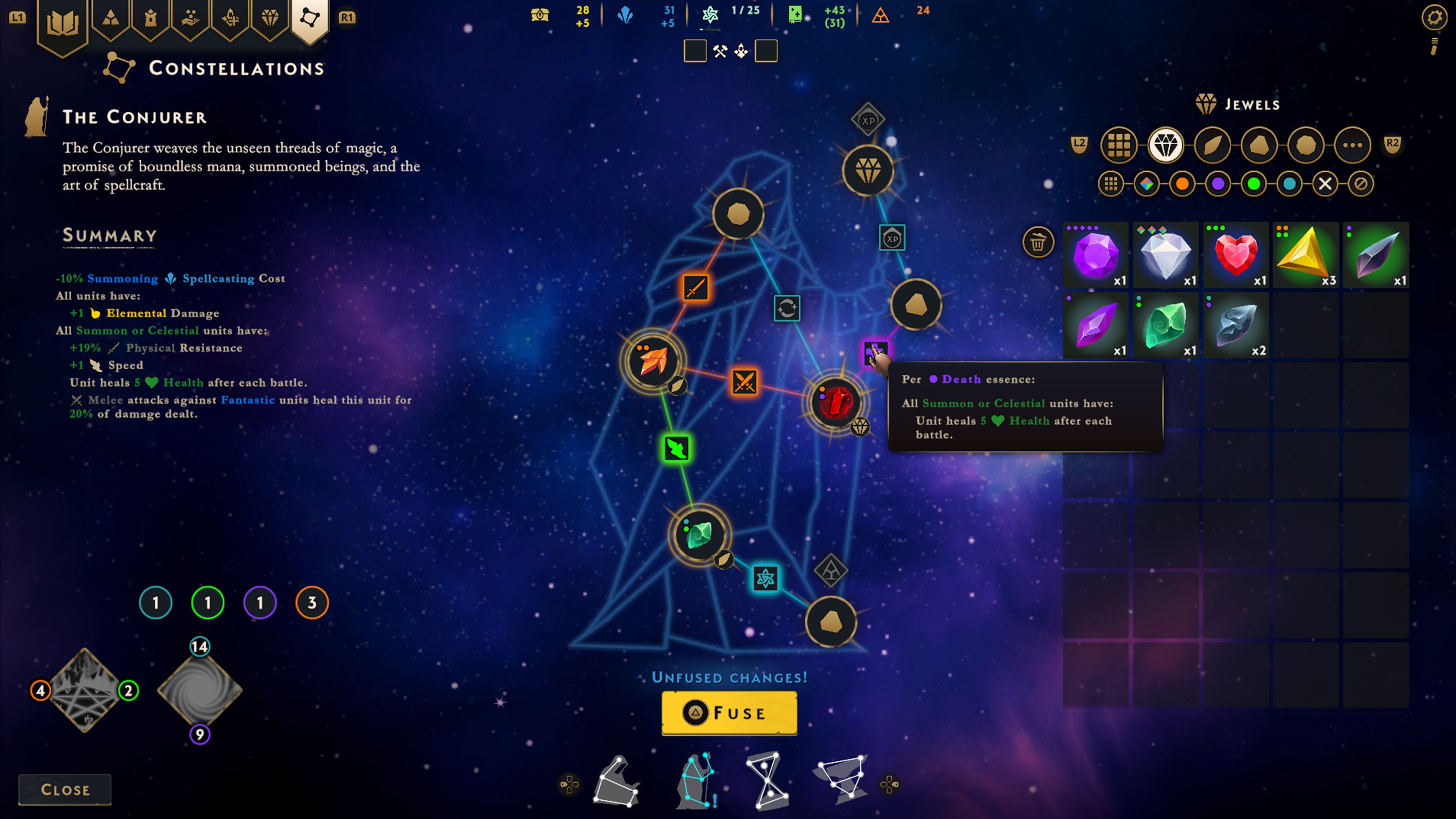Filter jewels by orange essence color dot
The width and height of the screenshot is (1456, 819).
point(1183,184)
